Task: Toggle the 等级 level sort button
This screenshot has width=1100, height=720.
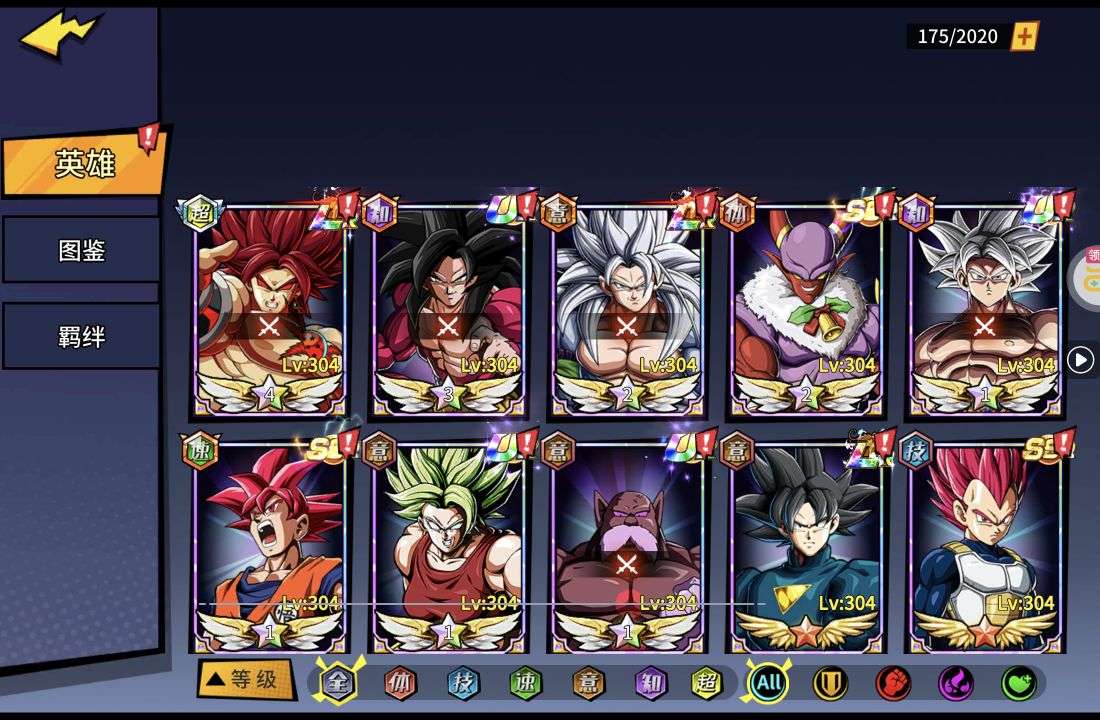Action: (x=245, y=680)
